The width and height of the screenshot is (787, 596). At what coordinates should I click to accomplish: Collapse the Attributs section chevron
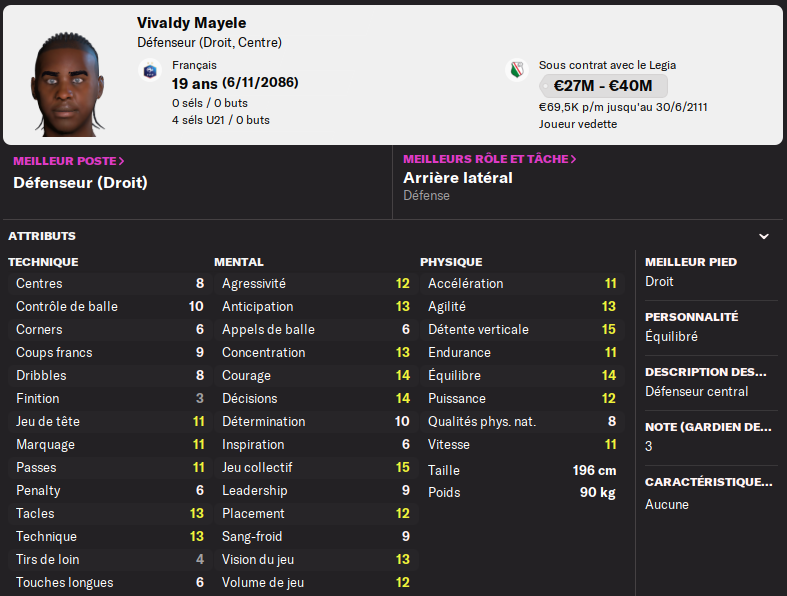coord(764,237)
